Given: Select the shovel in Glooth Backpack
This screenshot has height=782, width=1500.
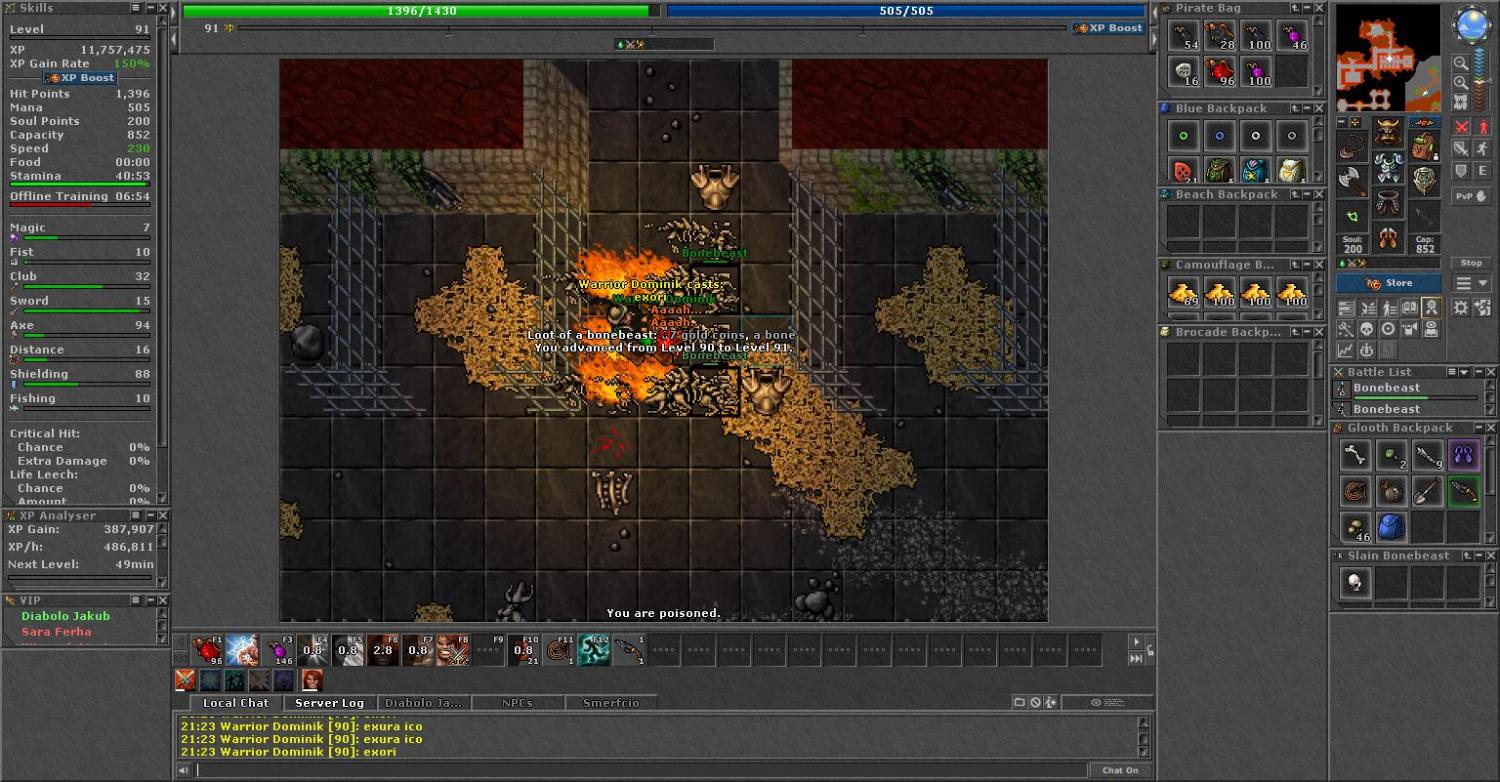Looking at the screenshot, I should point(1427,491).
